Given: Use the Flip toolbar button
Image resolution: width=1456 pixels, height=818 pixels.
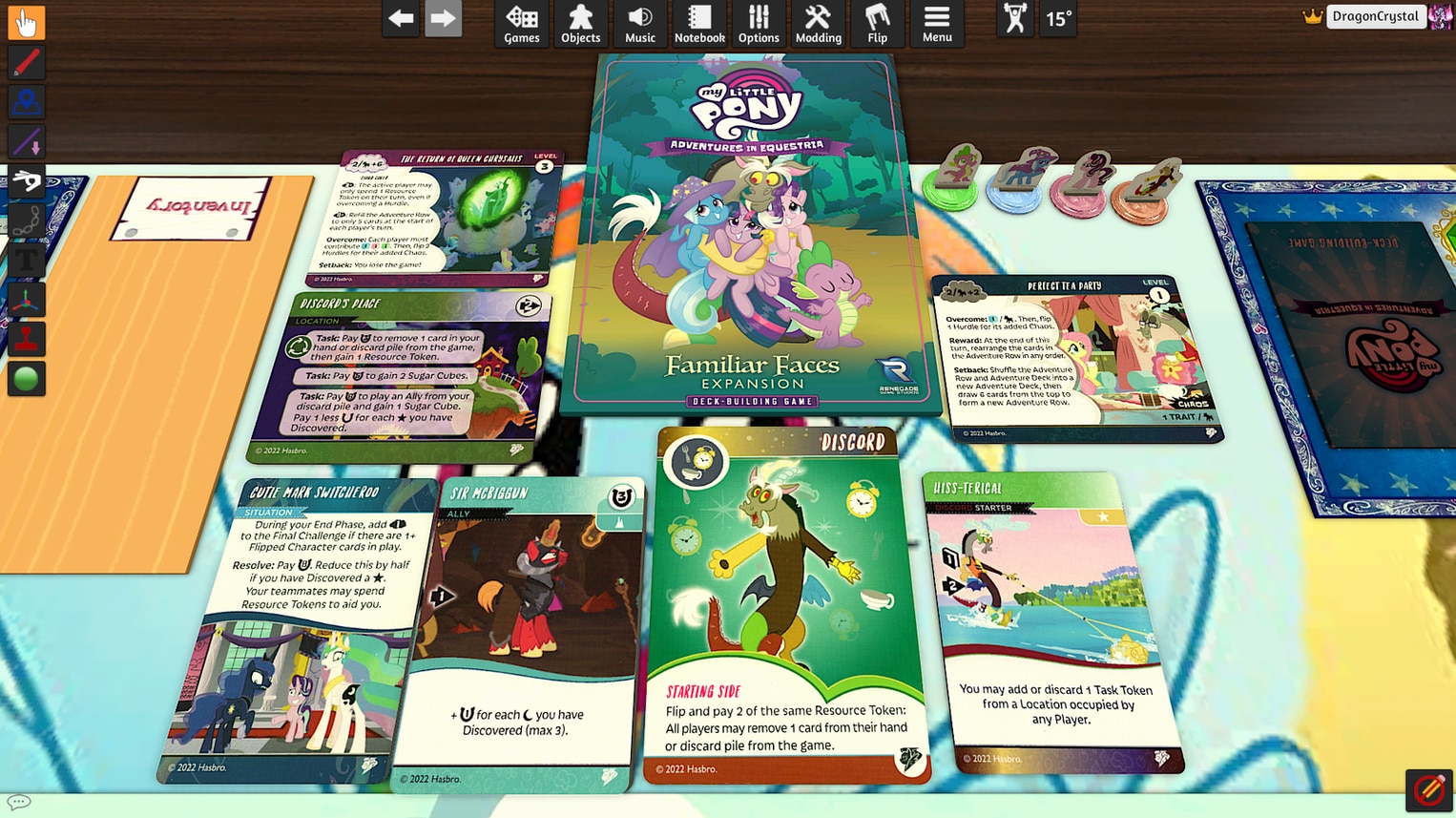Looking at the screenshot, I should [x=877, y=24].
